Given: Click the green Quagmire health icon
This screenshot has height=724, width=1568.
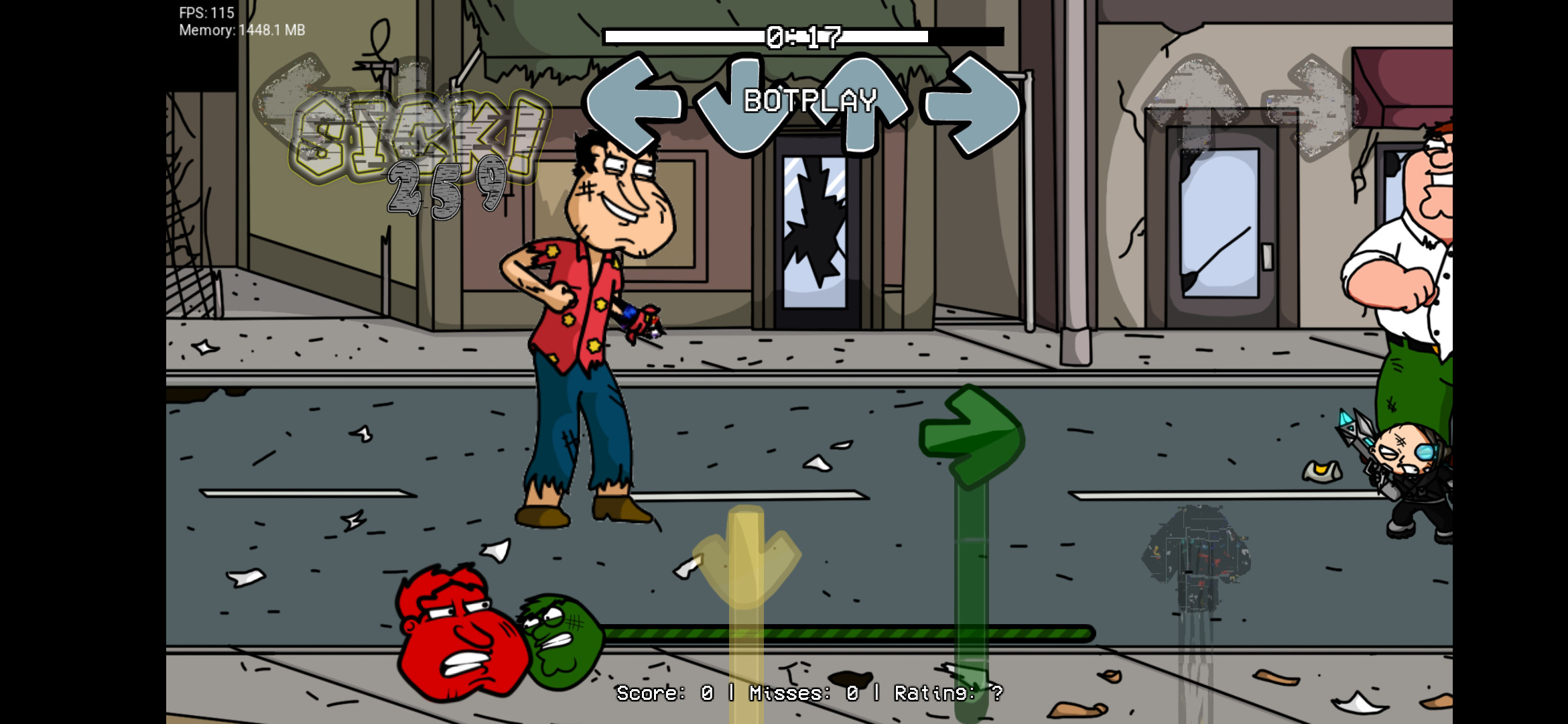Looking at the screenshot, I should click(x=562, y=644).
